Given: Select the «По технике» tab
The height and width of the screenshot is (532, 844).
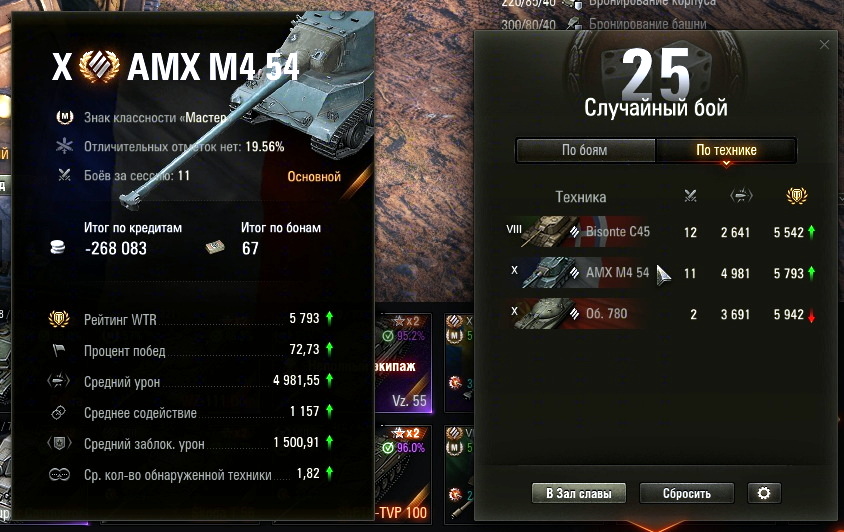Looking at the screenshot, I should click(x=726, y=150).
